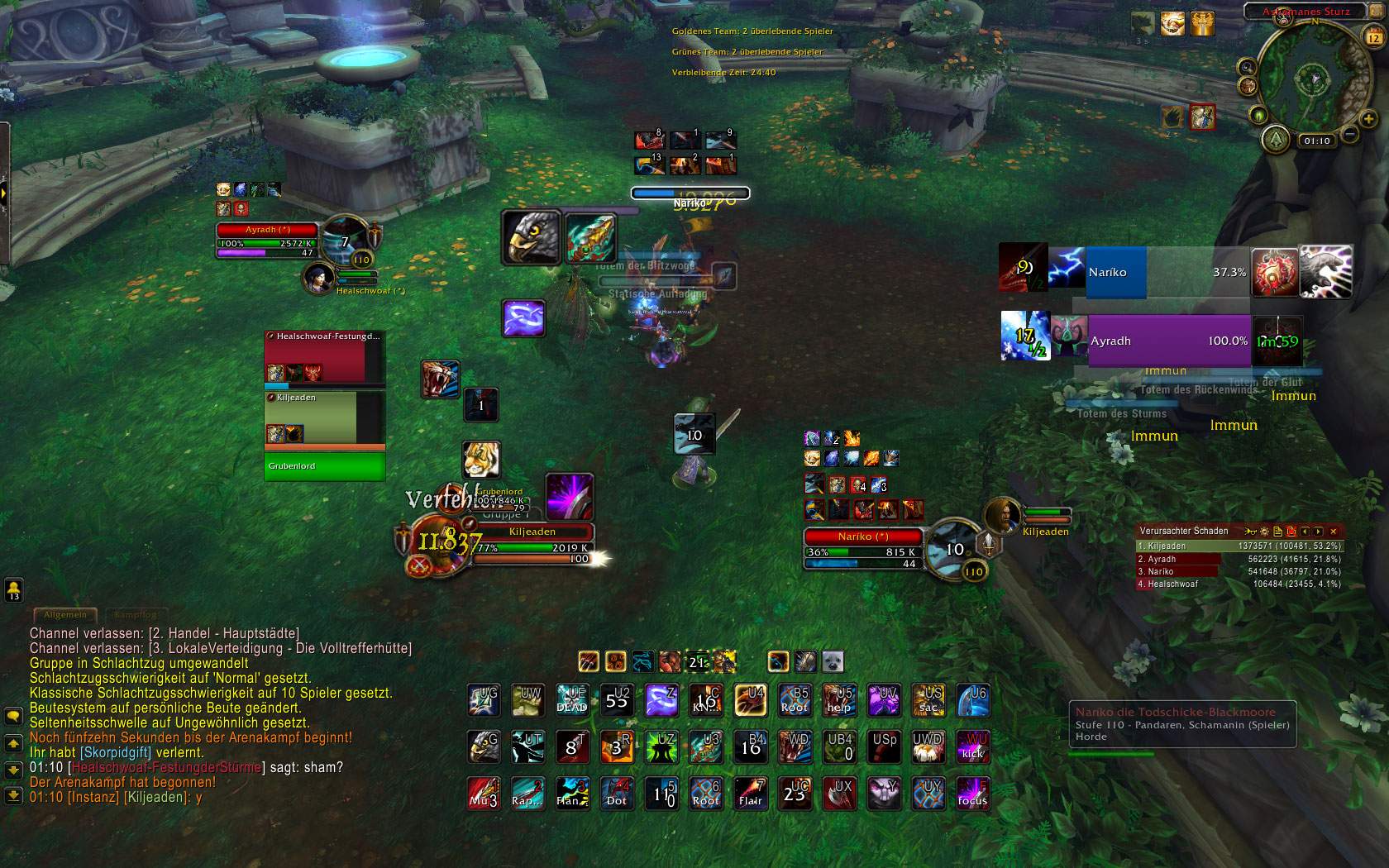
Task: Activate the action button labeled help
Action: click(x=839, y=700)
